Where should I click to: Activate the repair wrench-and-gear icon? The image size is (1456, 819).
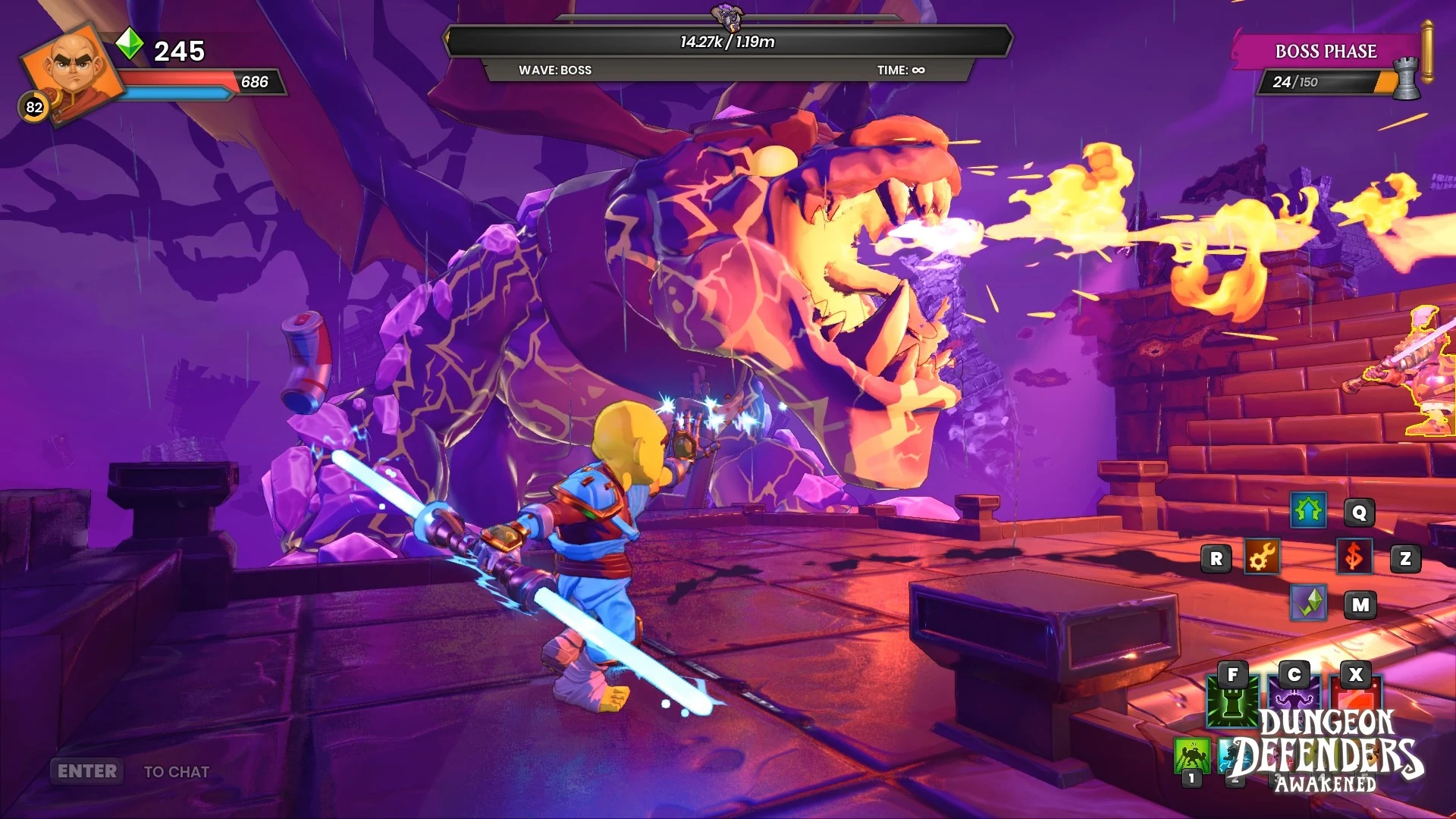pos(1262,558)
